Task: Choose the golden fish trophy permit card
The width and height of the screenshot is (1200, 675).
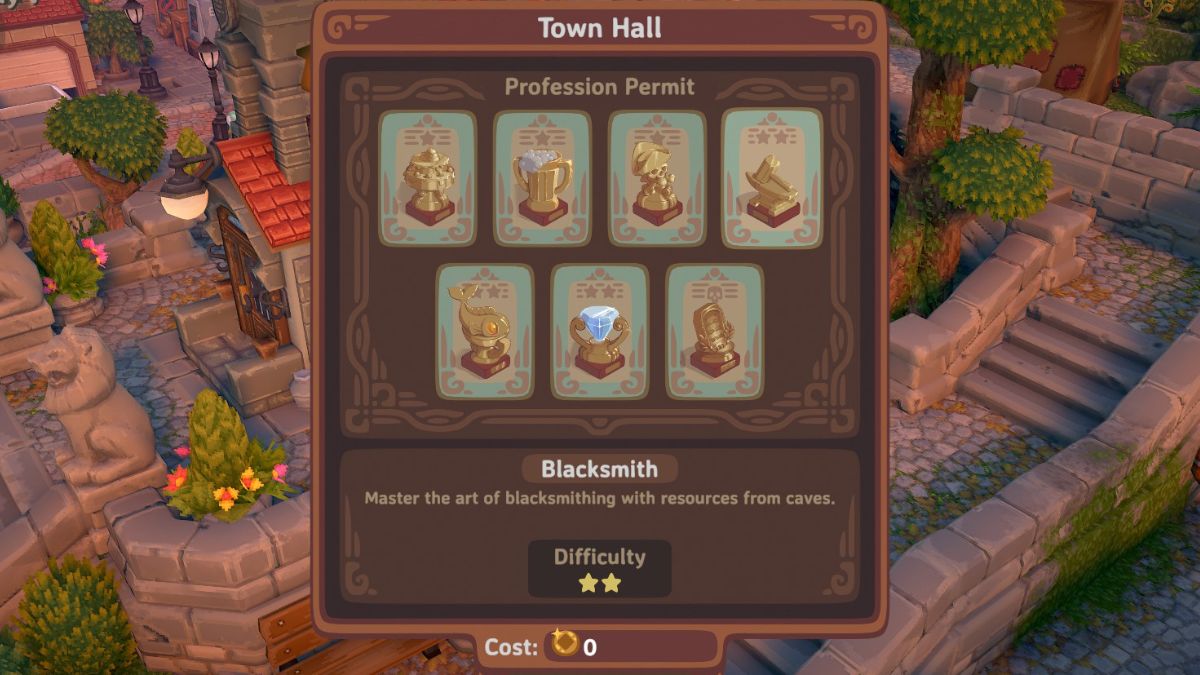Action: click(x=485, y=331)
